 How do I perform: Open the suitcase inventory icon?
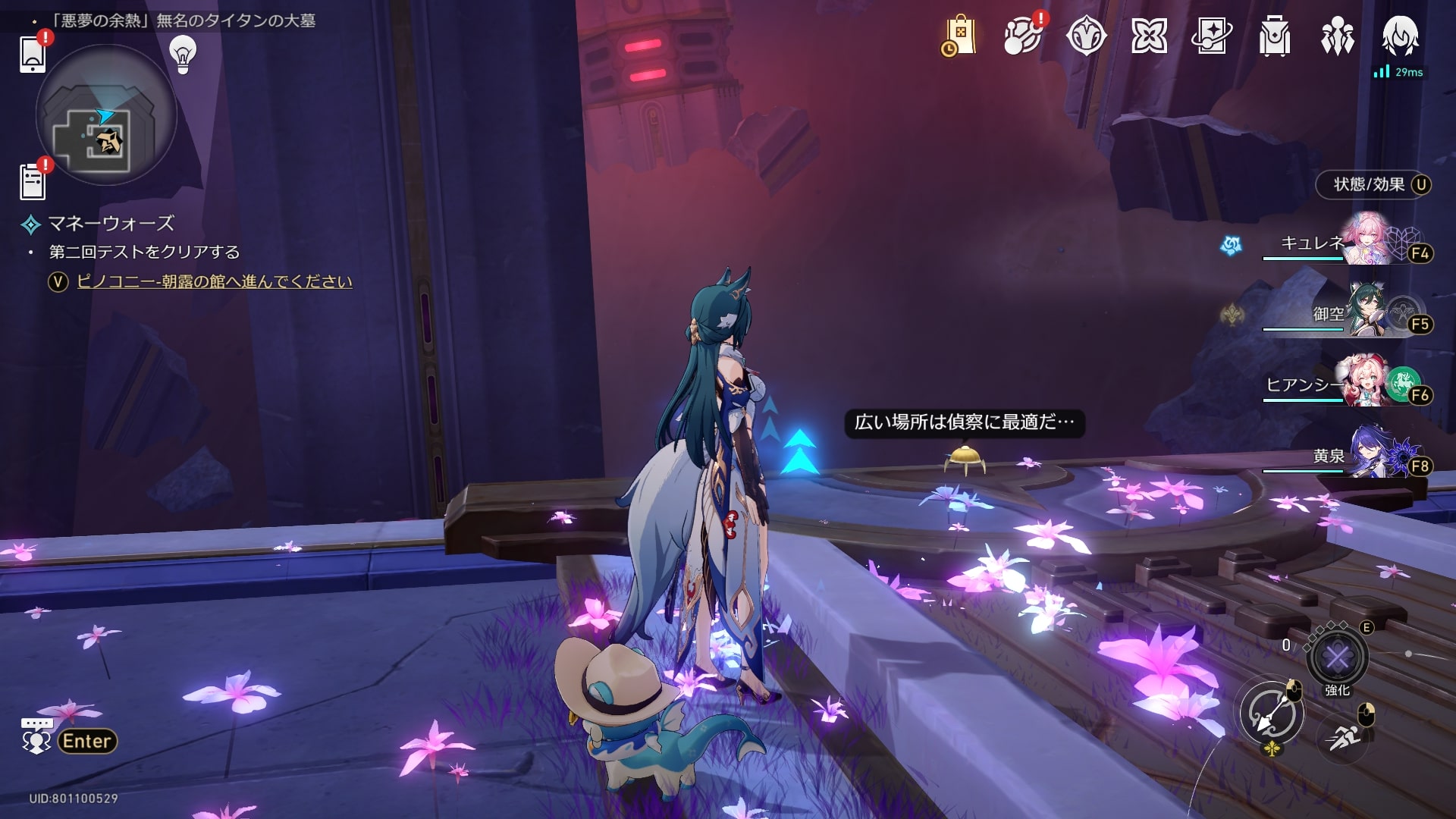pos(1275,36)
